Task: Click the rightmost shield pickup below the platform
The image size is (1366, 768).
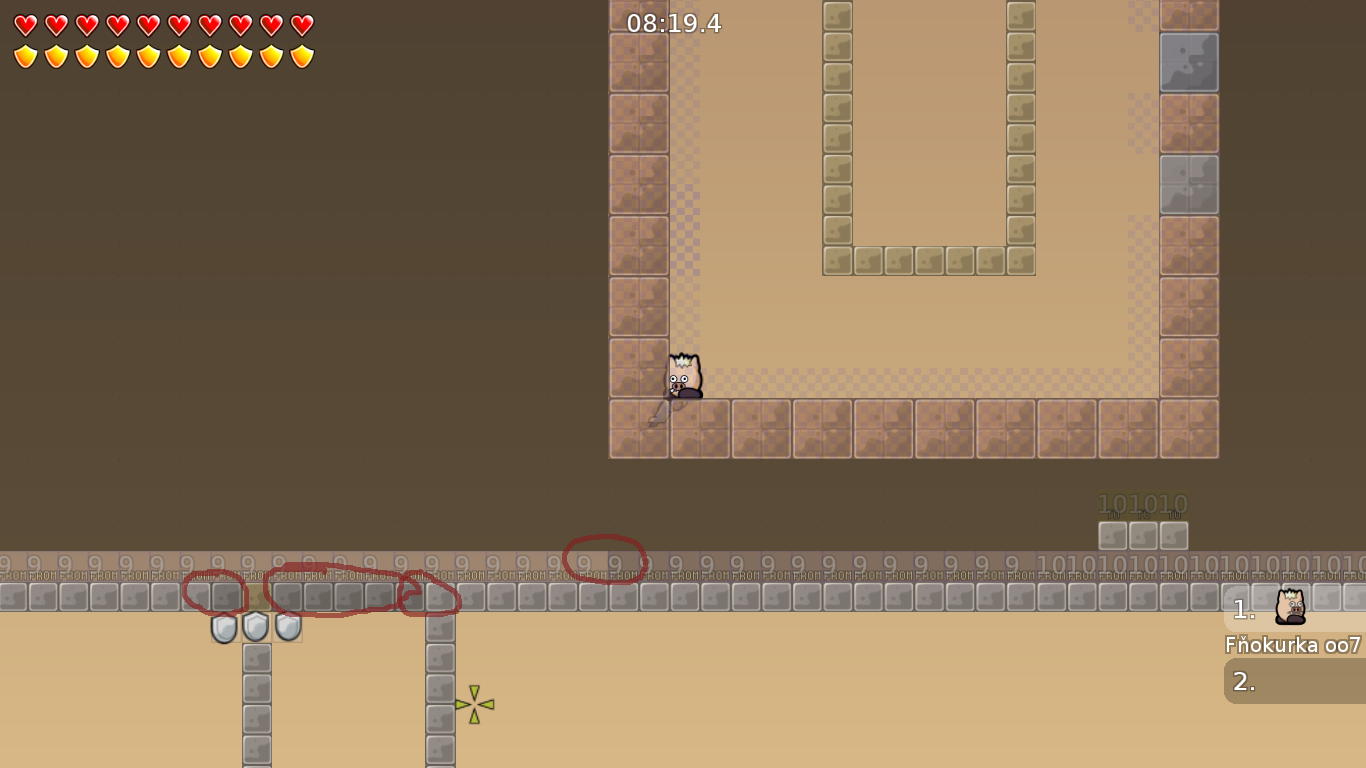Action: 288,626
